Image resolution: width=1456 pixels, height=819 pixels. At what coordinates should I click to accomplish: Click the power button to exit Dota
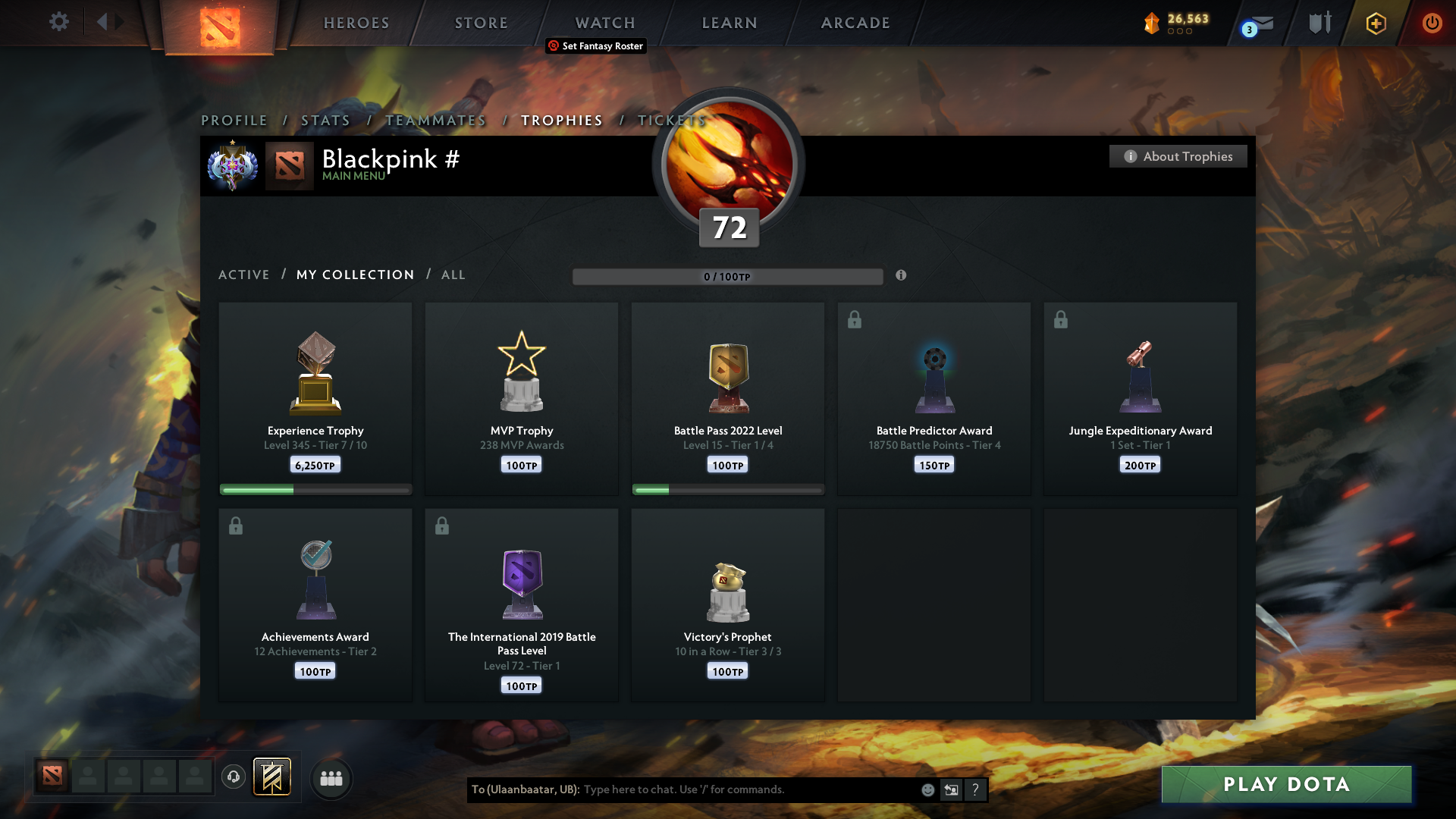1432,24
